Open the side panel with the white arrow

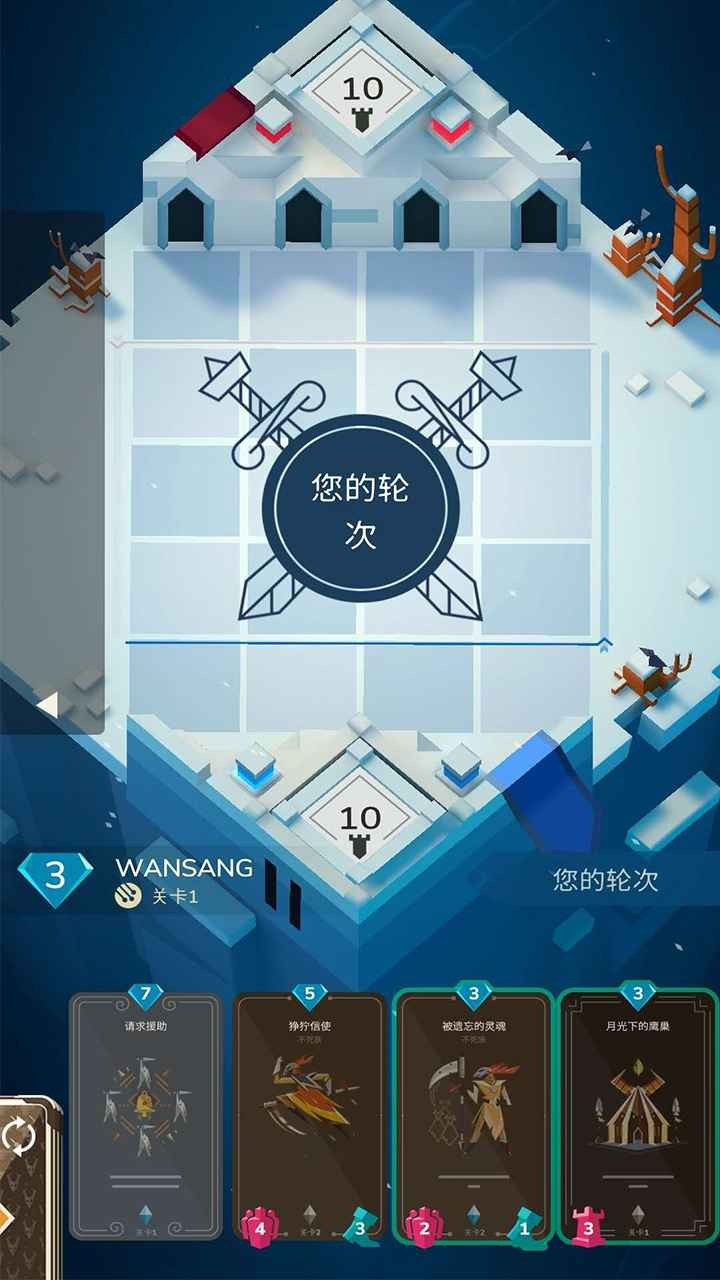(46, 705)
